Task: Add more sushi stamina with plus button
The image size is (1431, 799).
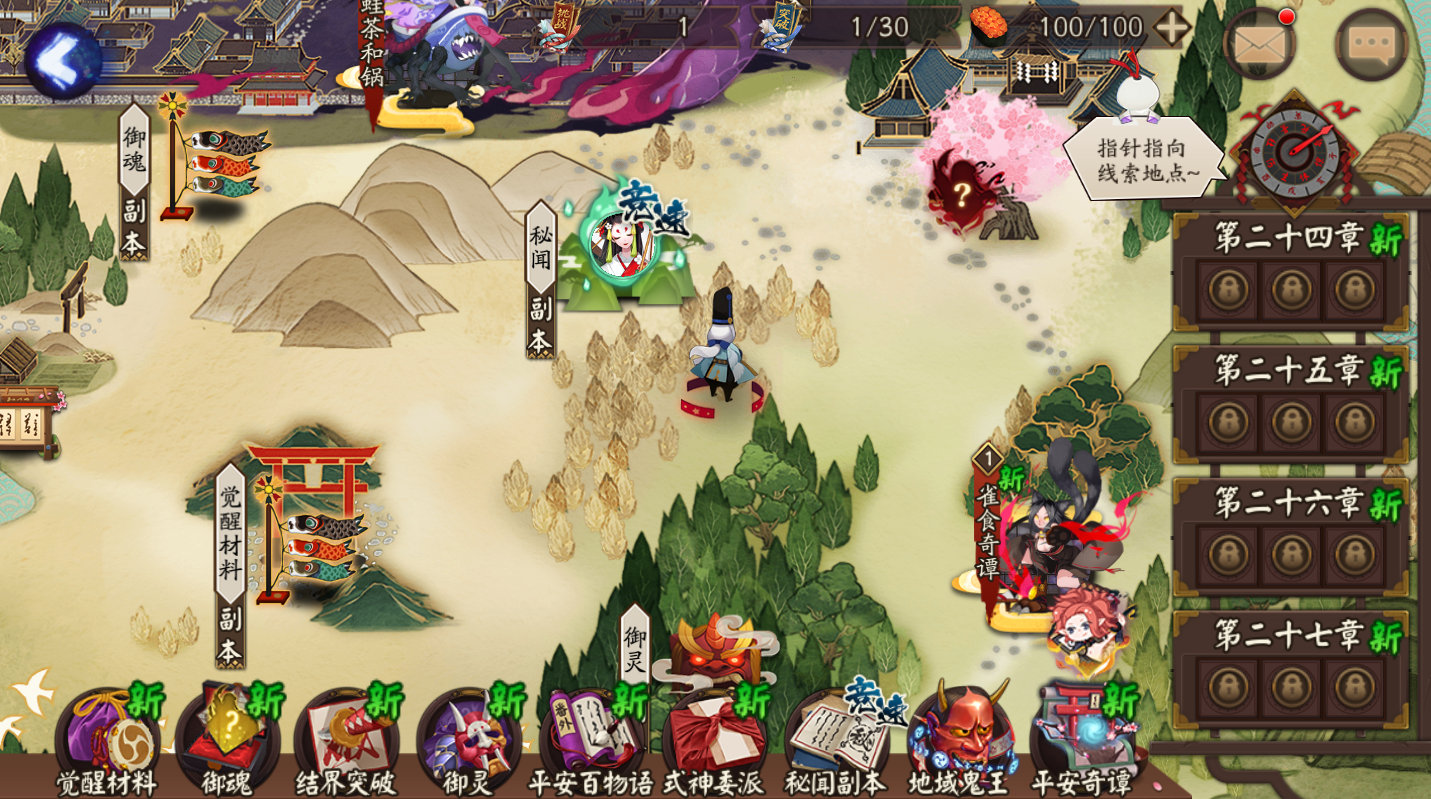Action: tap(1171, 28)
